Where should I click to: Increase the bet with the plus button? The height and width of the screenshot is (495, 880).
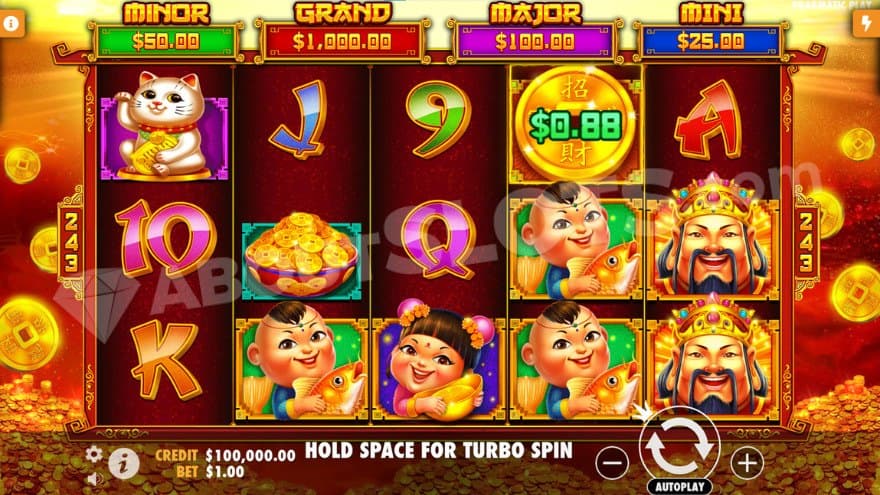(746, 462)
